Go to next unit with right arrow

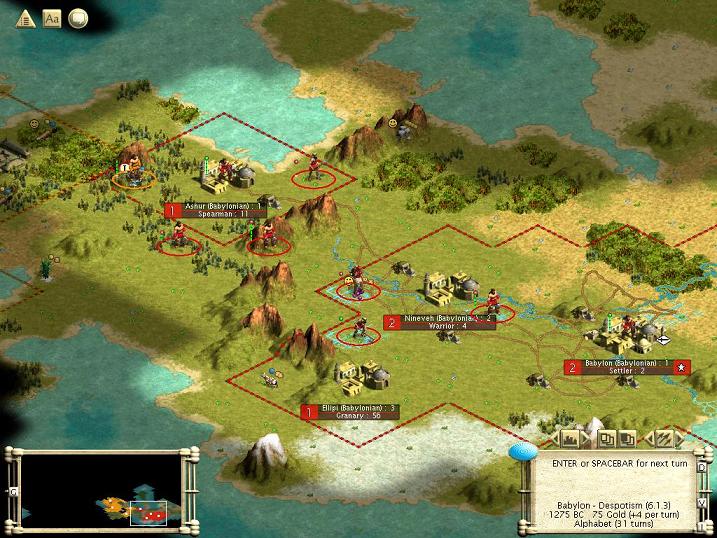point(677,438)
